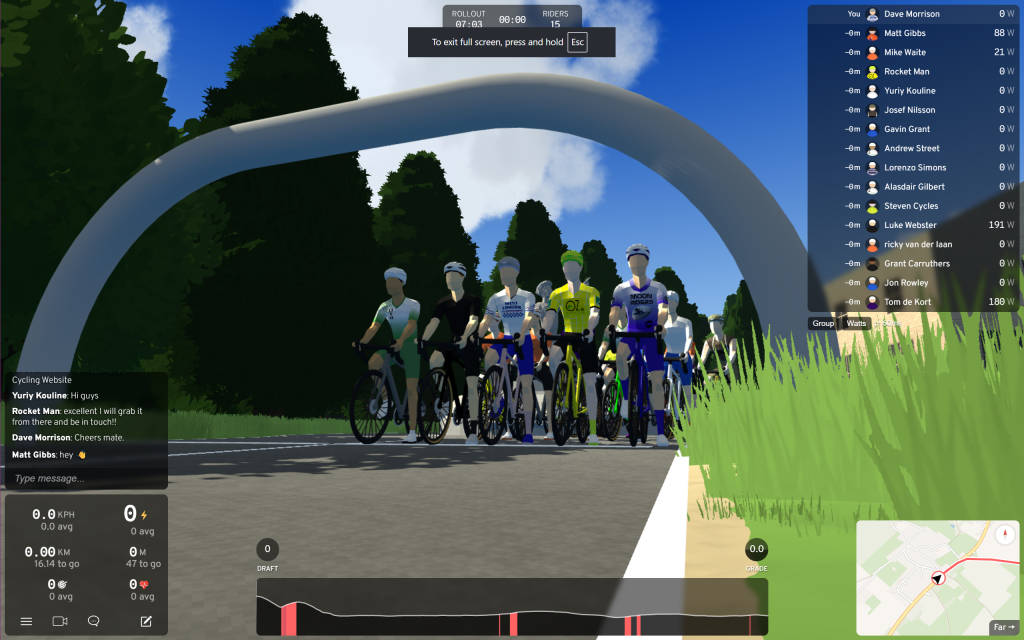Select the Dave Morrison rider row marked You
1024x640 pixels.
pyautogui.click(x=913, y=14)
